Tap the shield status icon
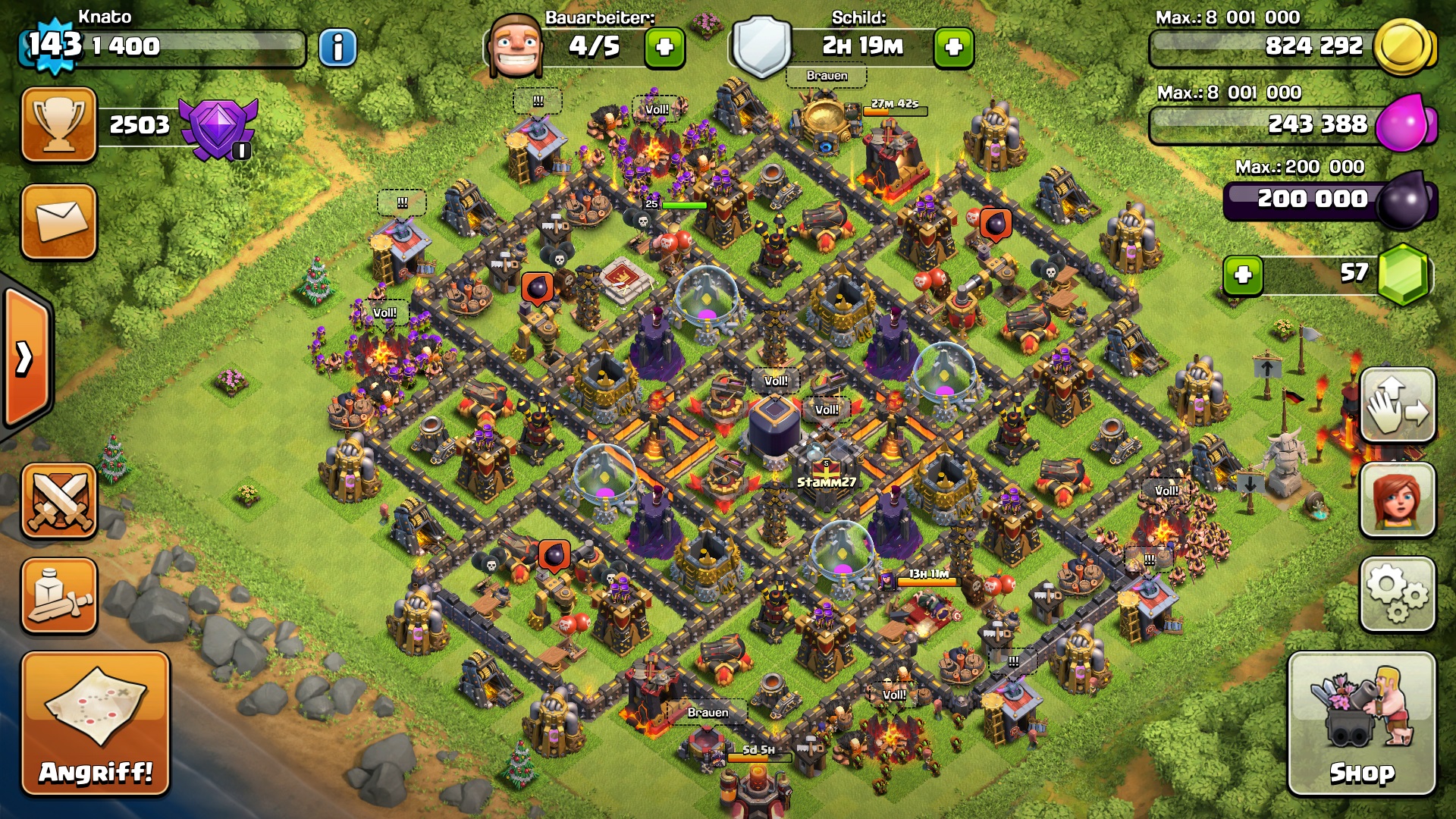 (761, 47)
